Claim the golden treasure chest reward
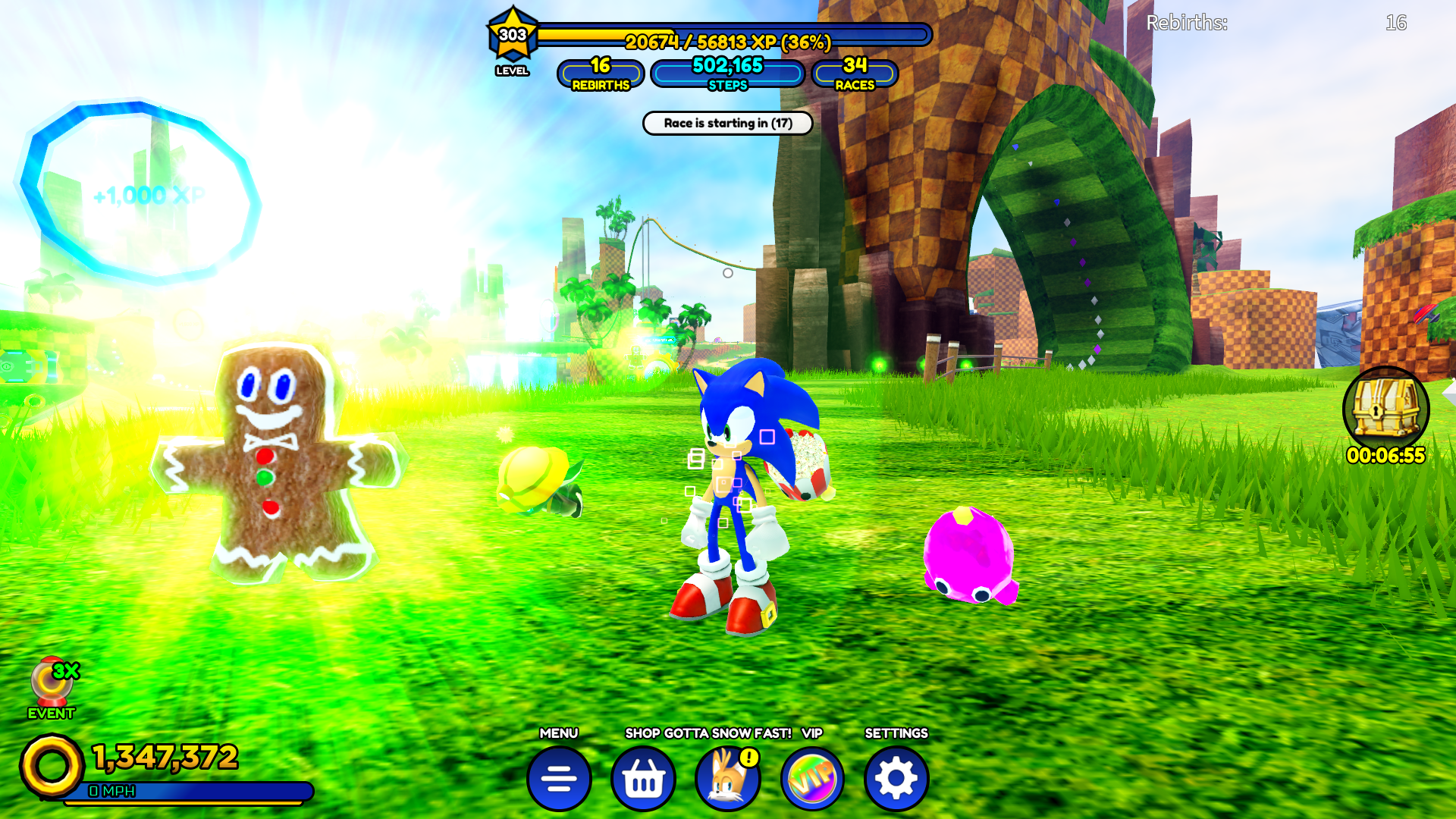The image size is (1456, 819). click(1385, 409)
